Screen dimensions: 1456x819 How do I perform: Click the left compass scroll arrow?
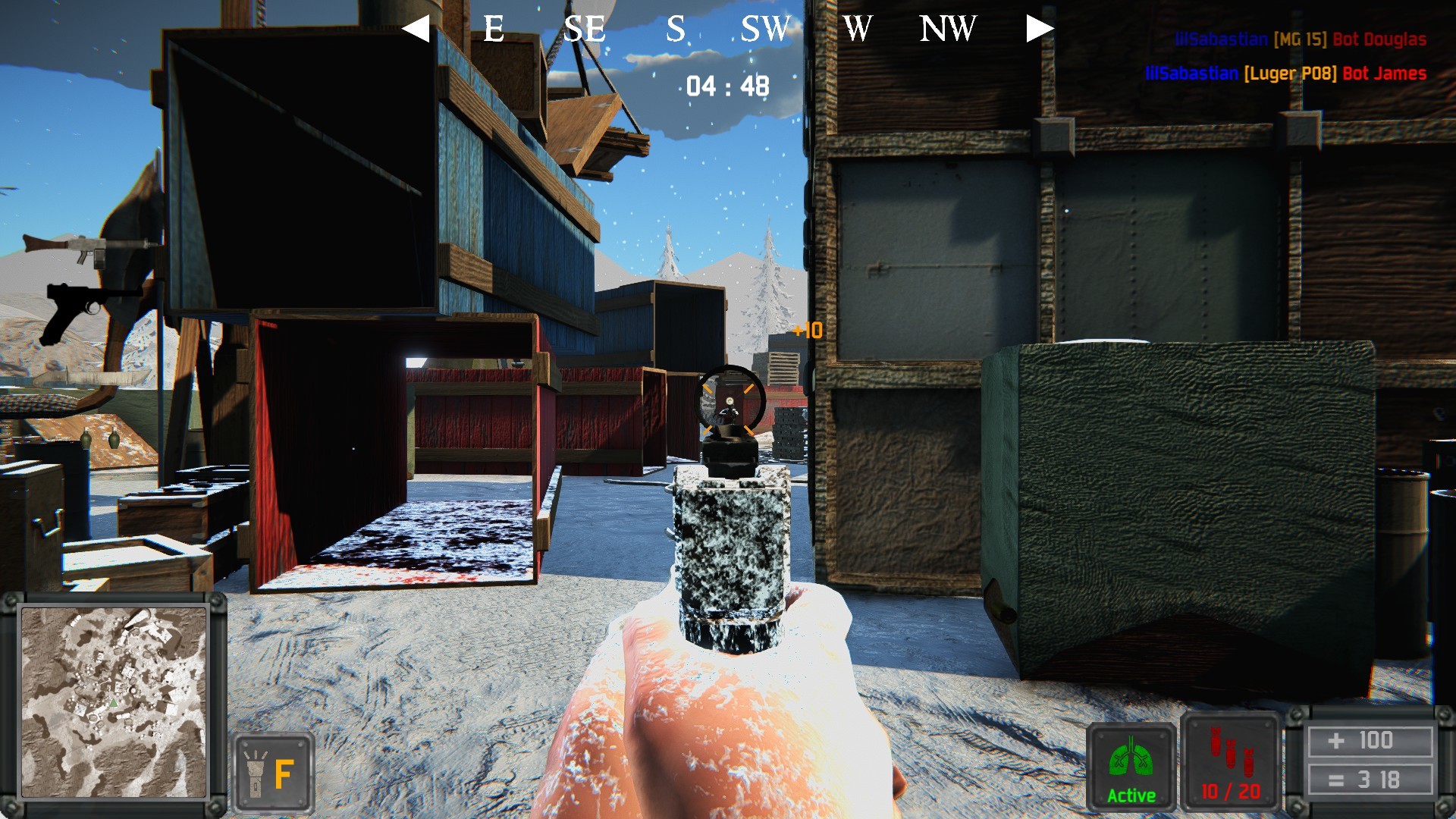[416, 30]
